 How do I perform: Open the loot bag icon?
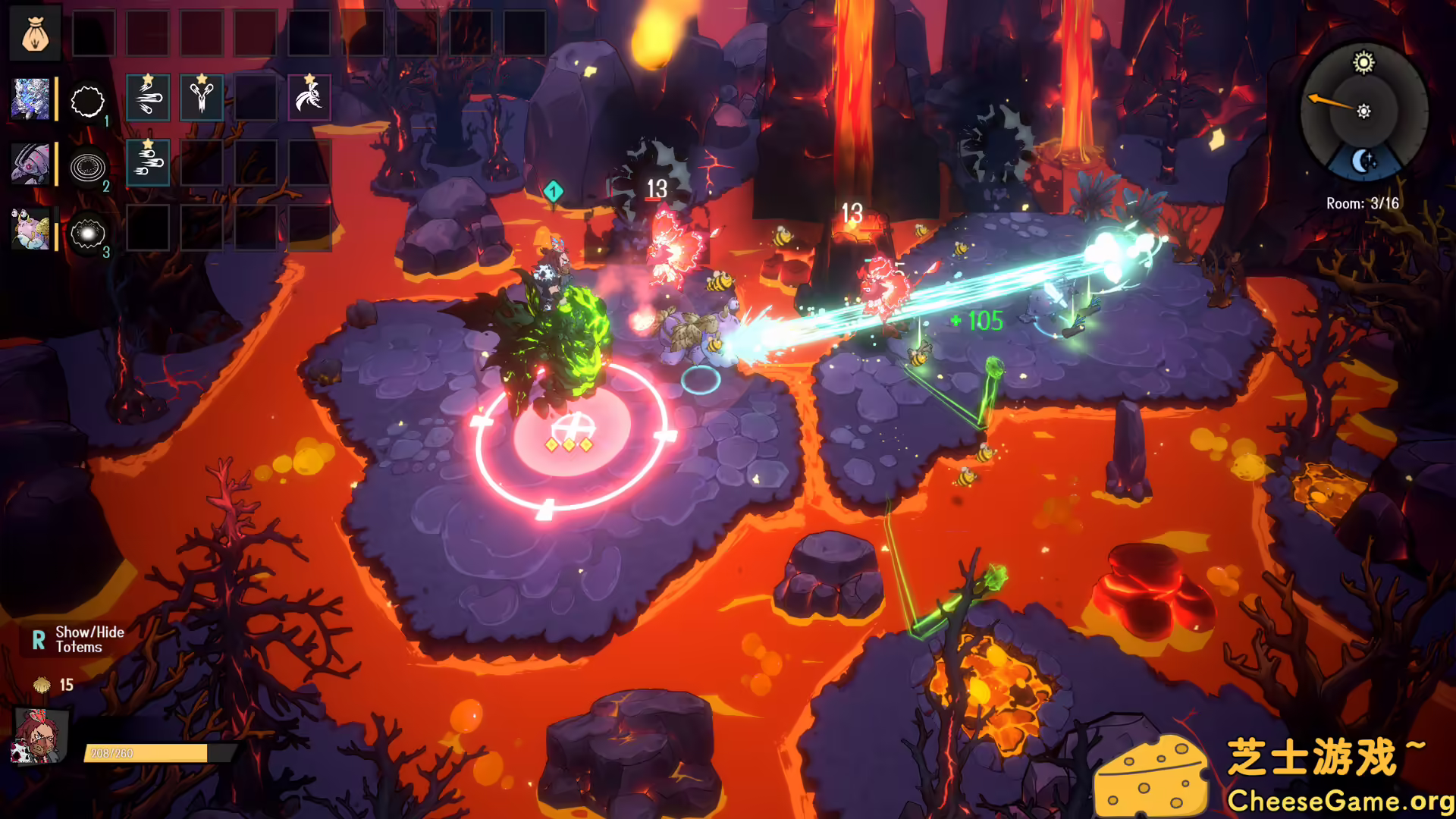pos(35,33)
